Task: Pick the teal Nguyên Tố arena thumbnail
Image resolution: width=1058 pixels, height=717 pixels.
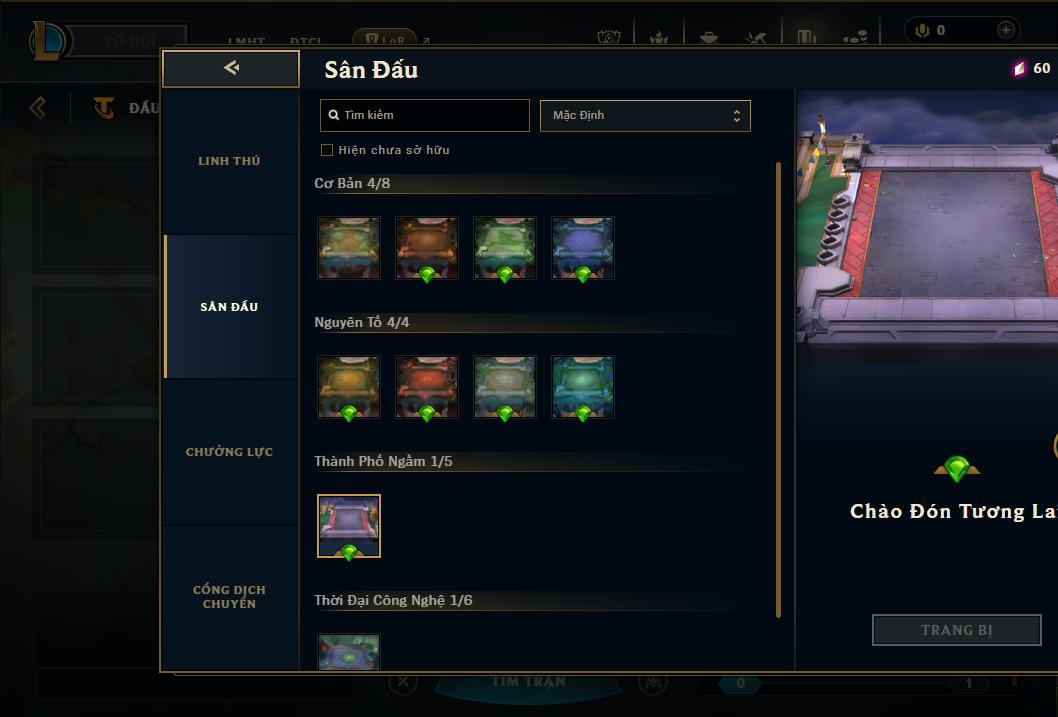Action: point(583,387)
